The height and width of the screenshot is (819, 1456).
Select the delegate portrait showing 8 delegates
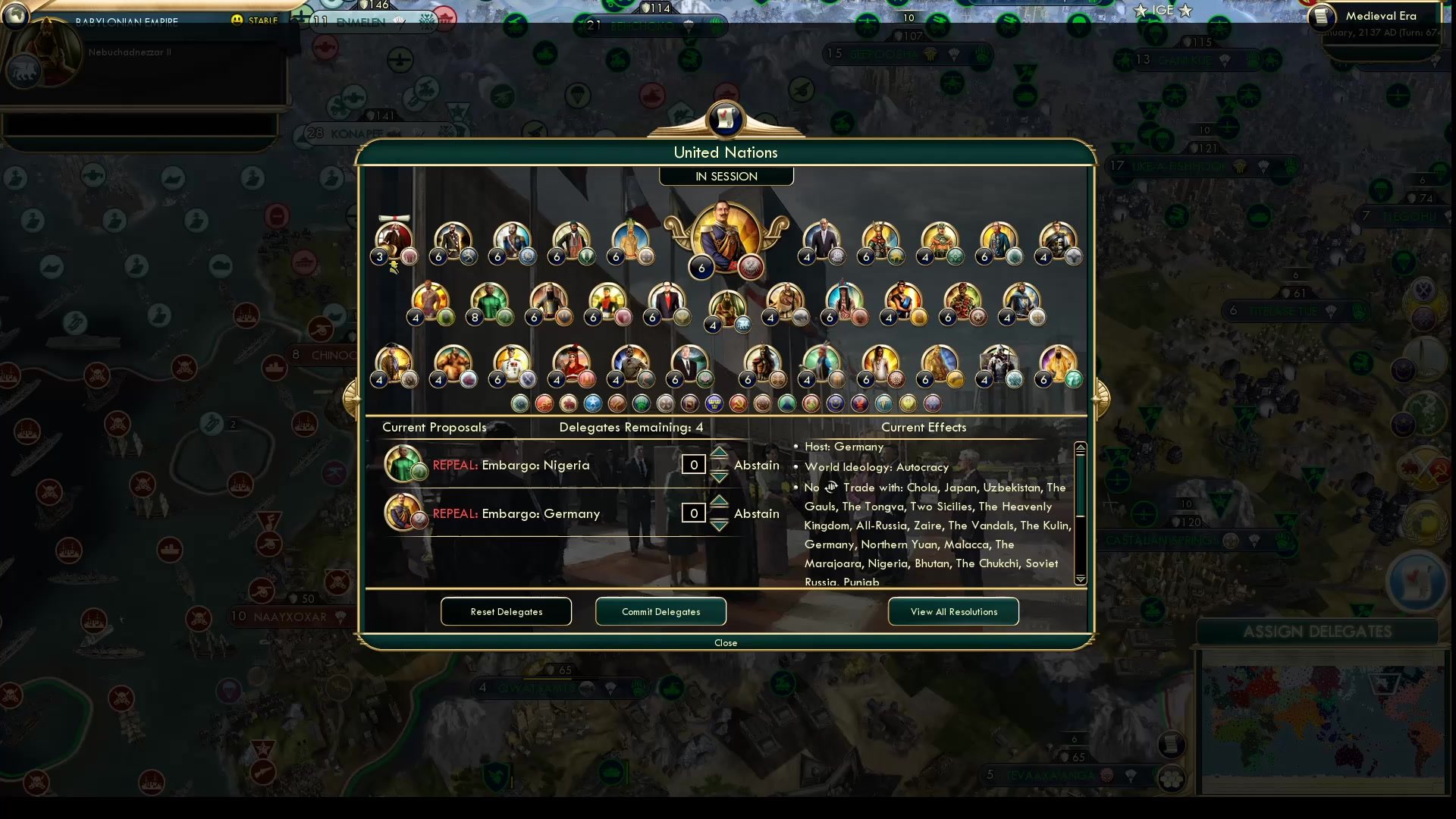(489, 300)
